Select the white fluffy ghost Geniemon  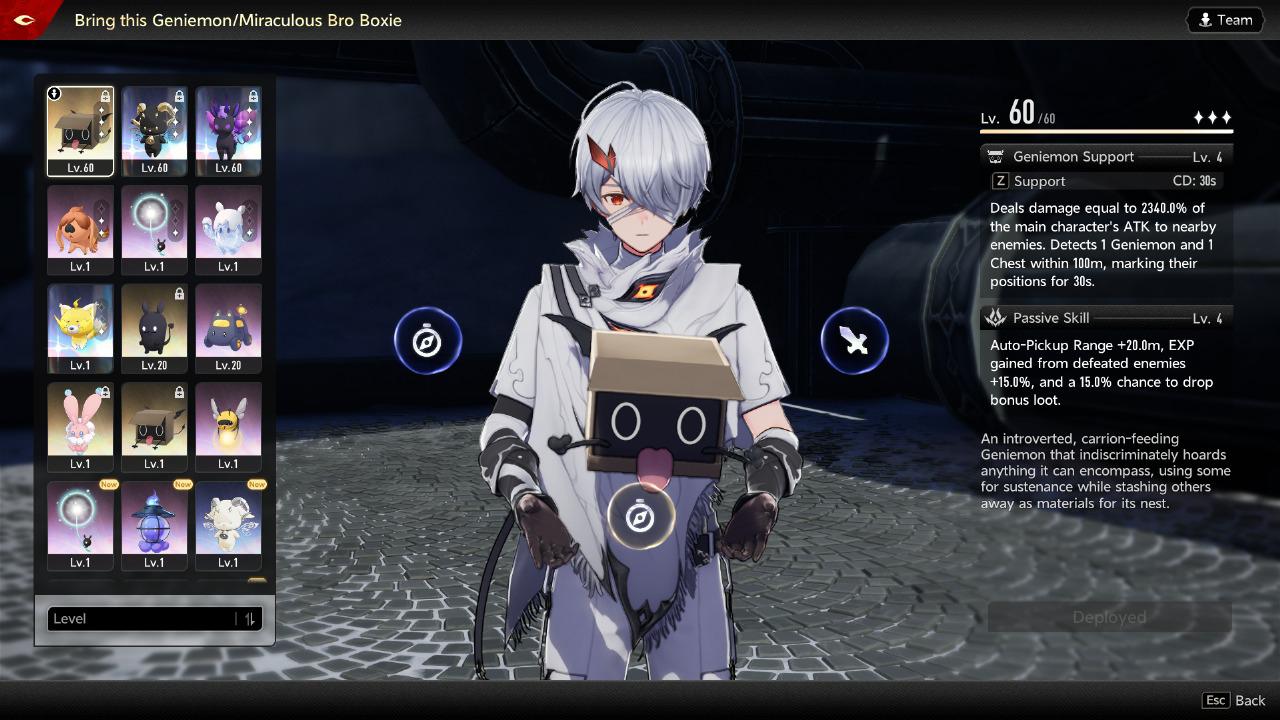tap(228, 229)
